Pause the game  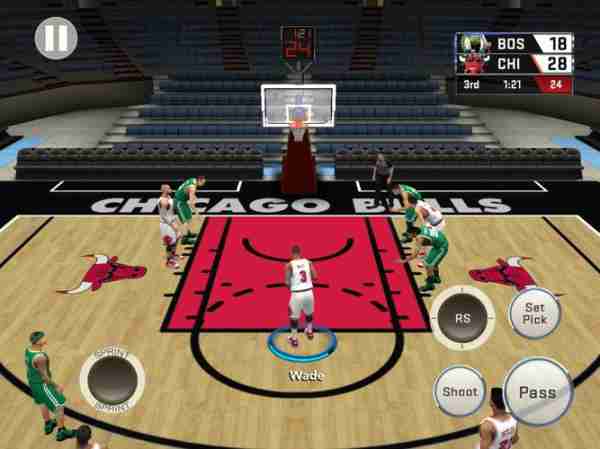56,38
